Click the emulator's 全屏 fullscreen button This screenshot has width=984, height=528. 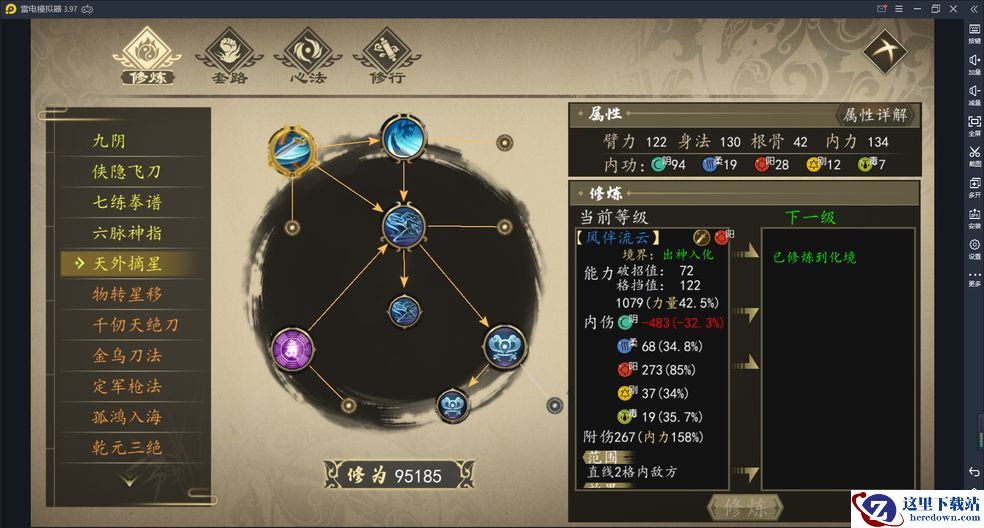coord(974,125)
